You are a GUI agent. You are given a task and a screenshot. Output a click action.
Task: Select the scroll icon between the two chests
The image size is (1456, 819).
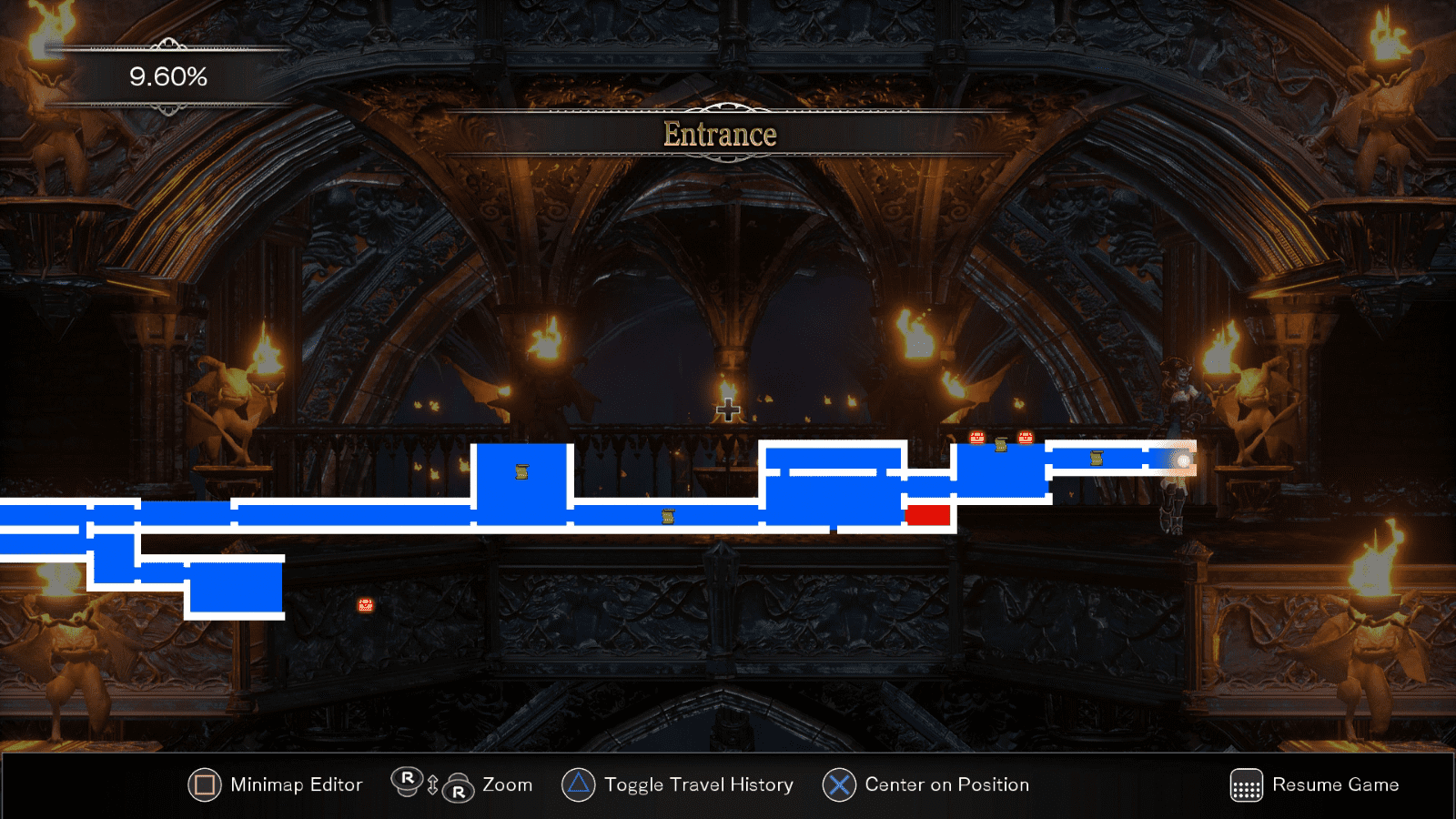point(1001,444)
